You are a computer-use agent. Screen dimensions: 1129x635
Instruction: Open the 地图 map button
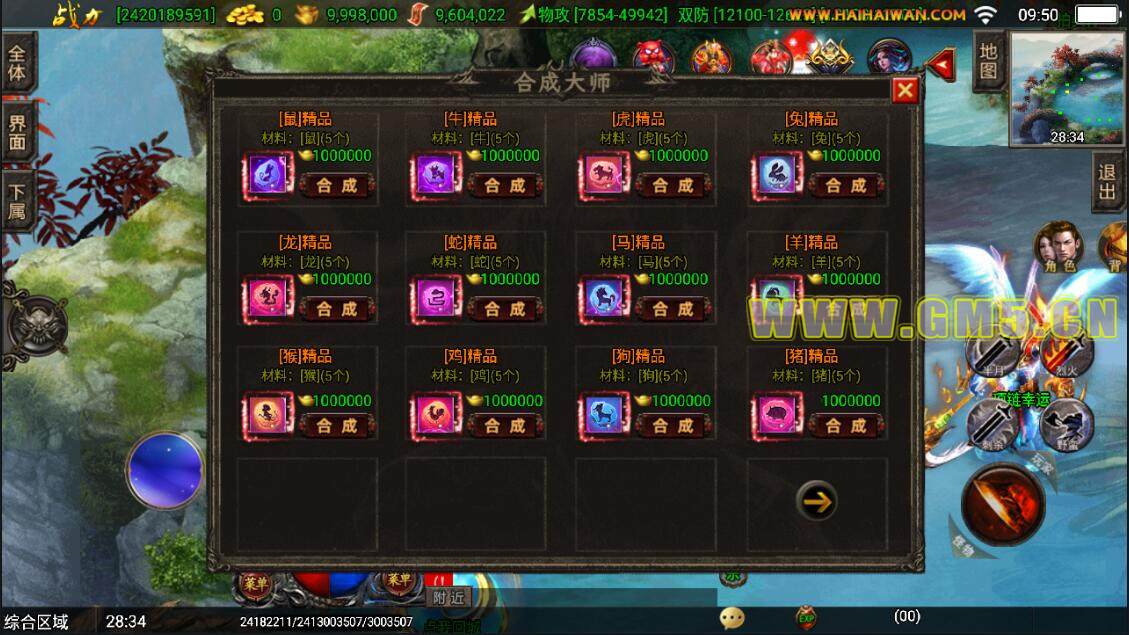coord(988,61)
